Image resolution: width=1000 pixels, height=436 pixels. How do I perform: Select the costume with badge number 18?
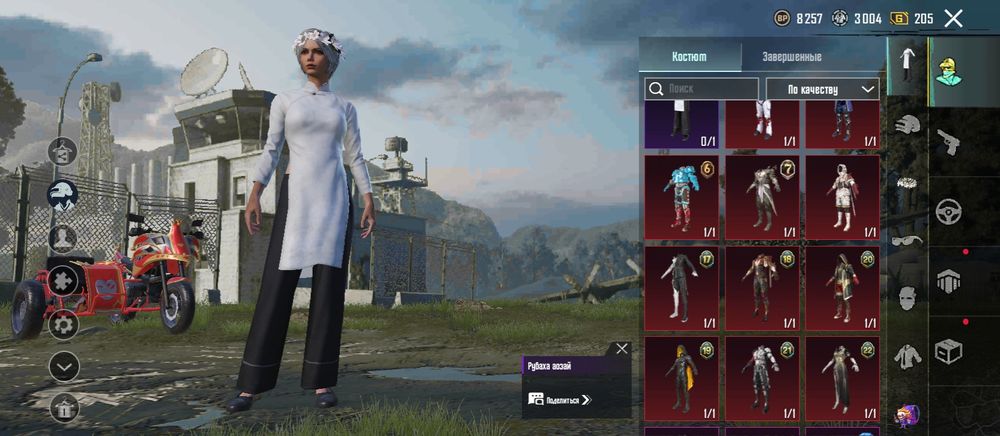pyautogui.click(x=762, y=288)
